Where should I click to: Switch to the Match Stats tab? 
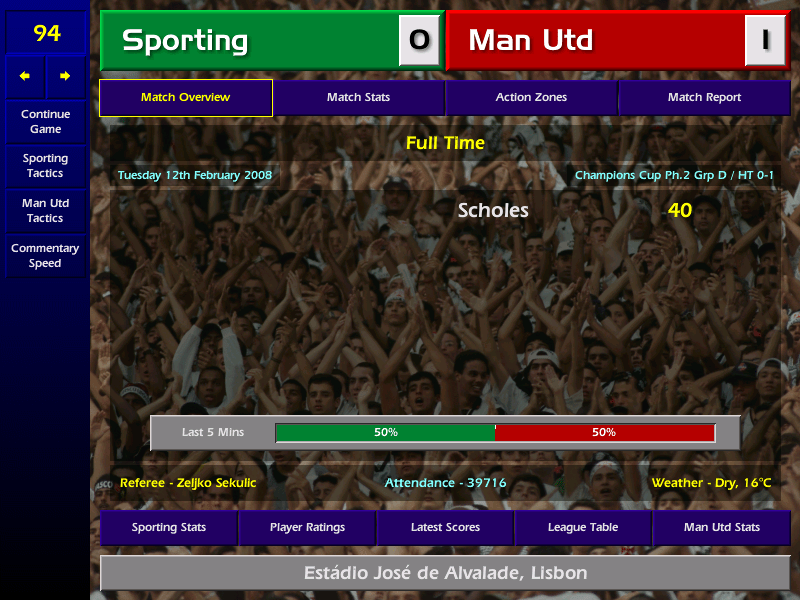pos(358,98)
